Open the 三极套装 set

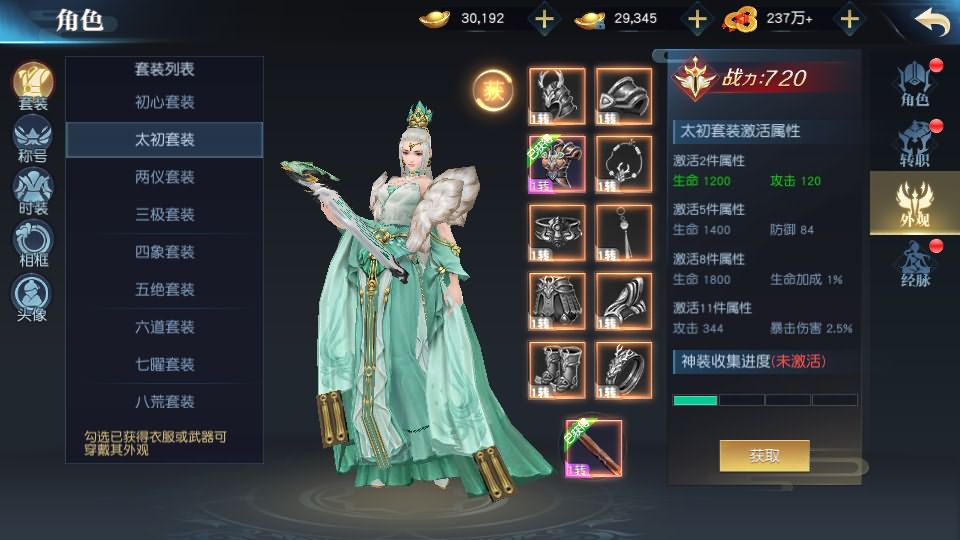point(164,214)
